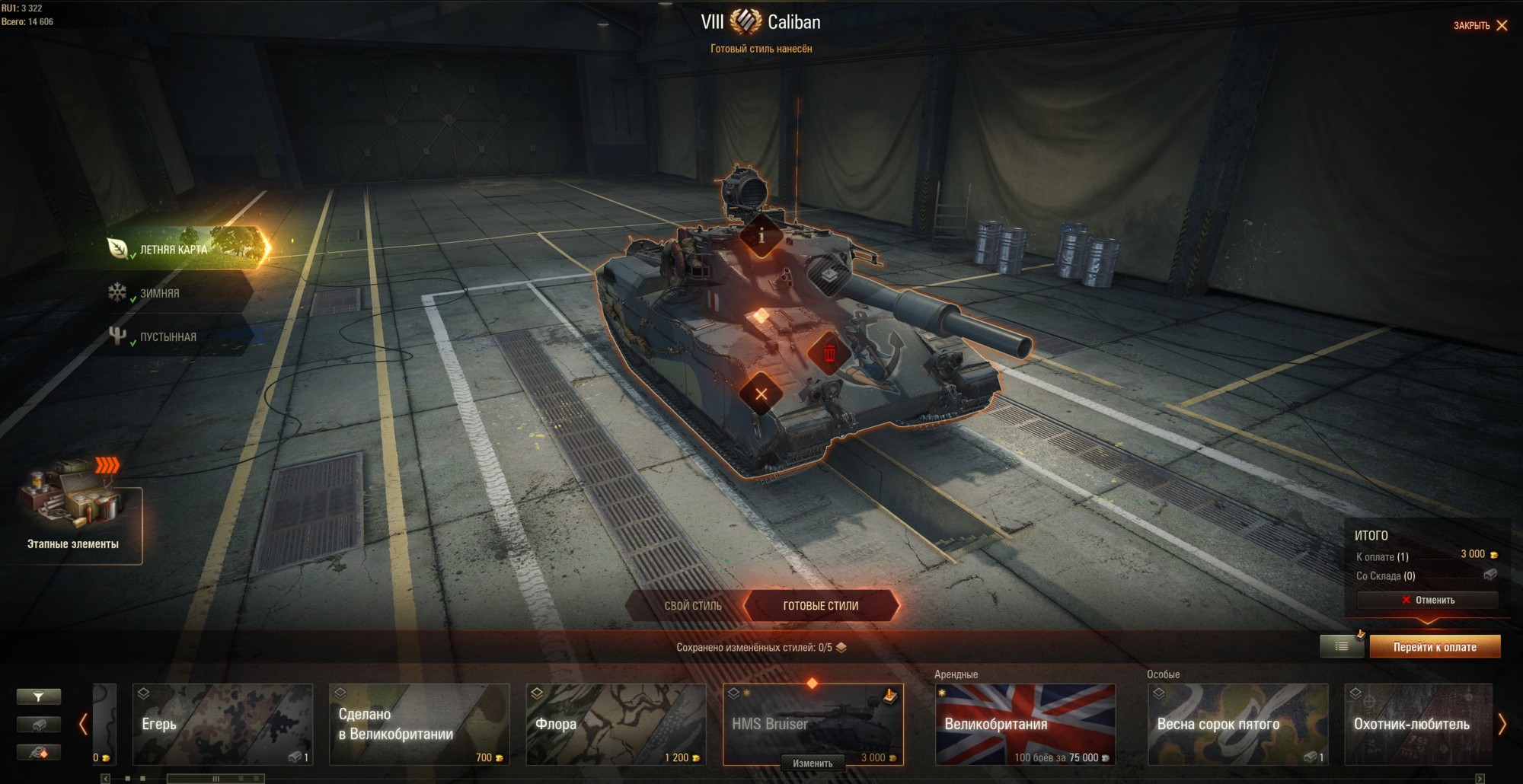
Task: Open the purchase list icon
Action: click(x=1342, y=646)
